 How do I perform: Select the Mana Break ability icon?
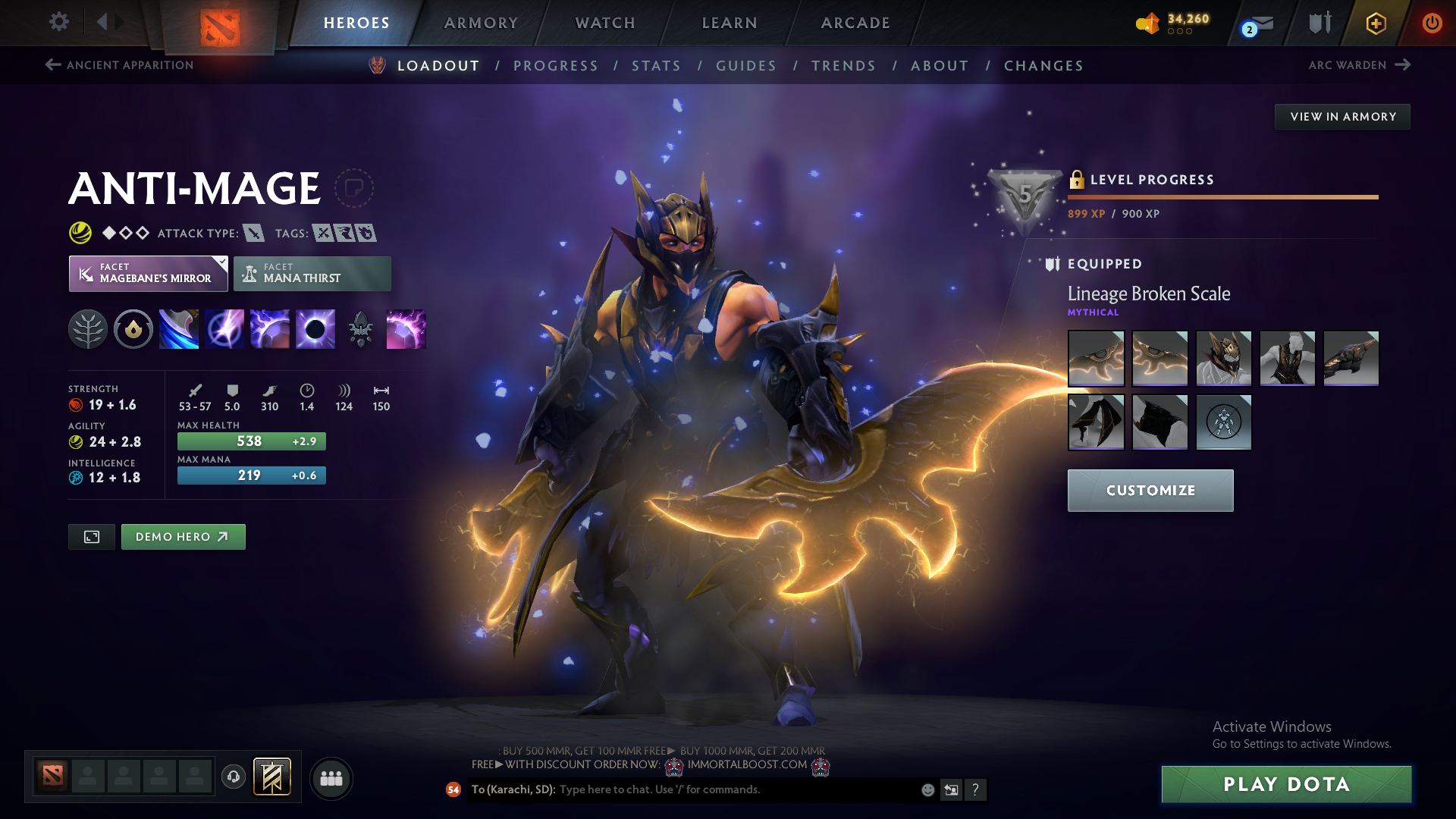click(x=179, y=328)
